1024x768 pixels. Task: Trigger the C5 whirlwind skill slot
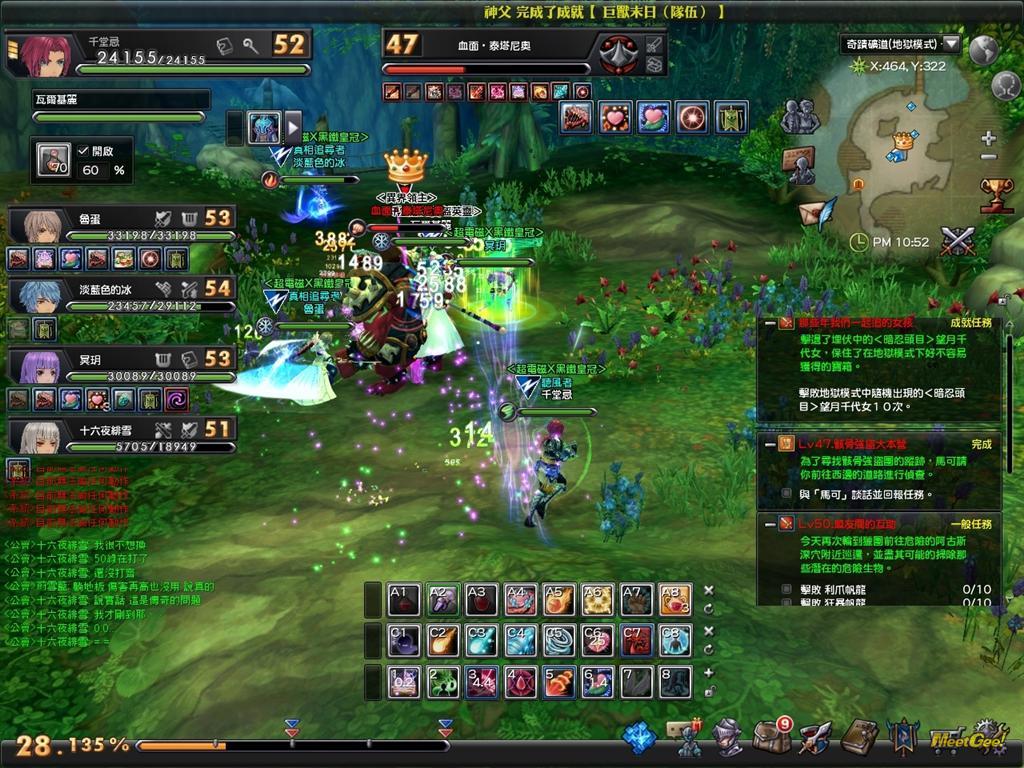558,640
